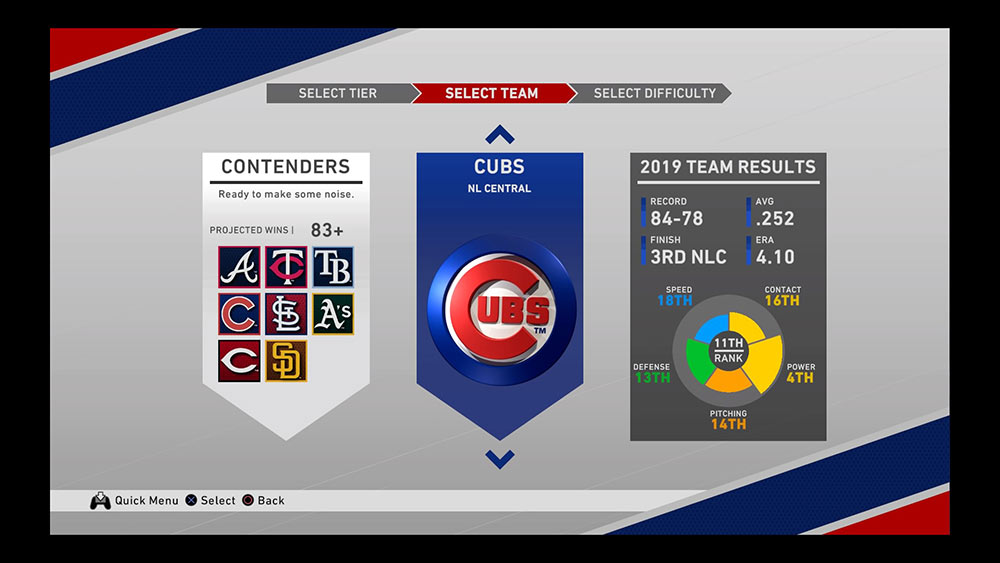Pick the Atlanta Braves logo
This screenshot has width=1000, height=563.
[x=240, y=268]
